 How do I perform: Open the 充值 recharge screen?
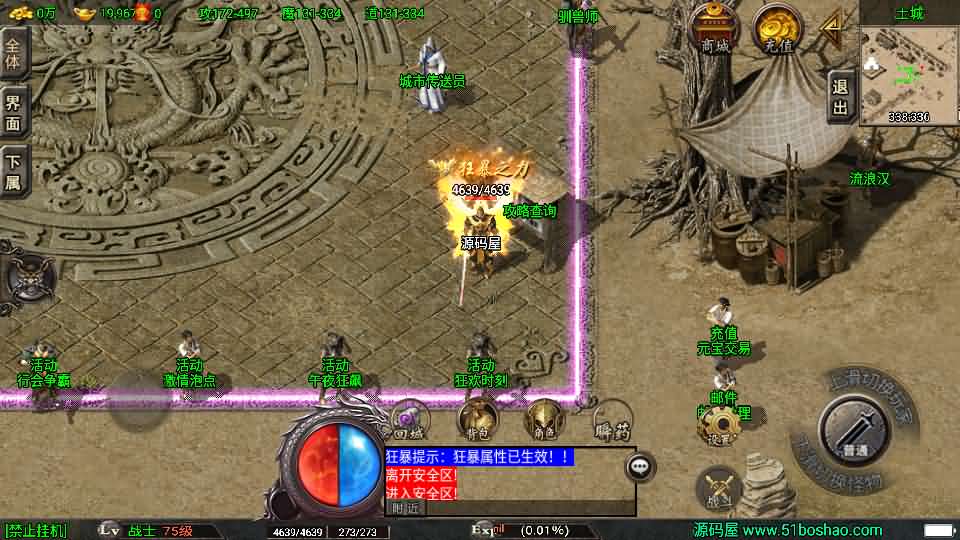click(775, 28)
